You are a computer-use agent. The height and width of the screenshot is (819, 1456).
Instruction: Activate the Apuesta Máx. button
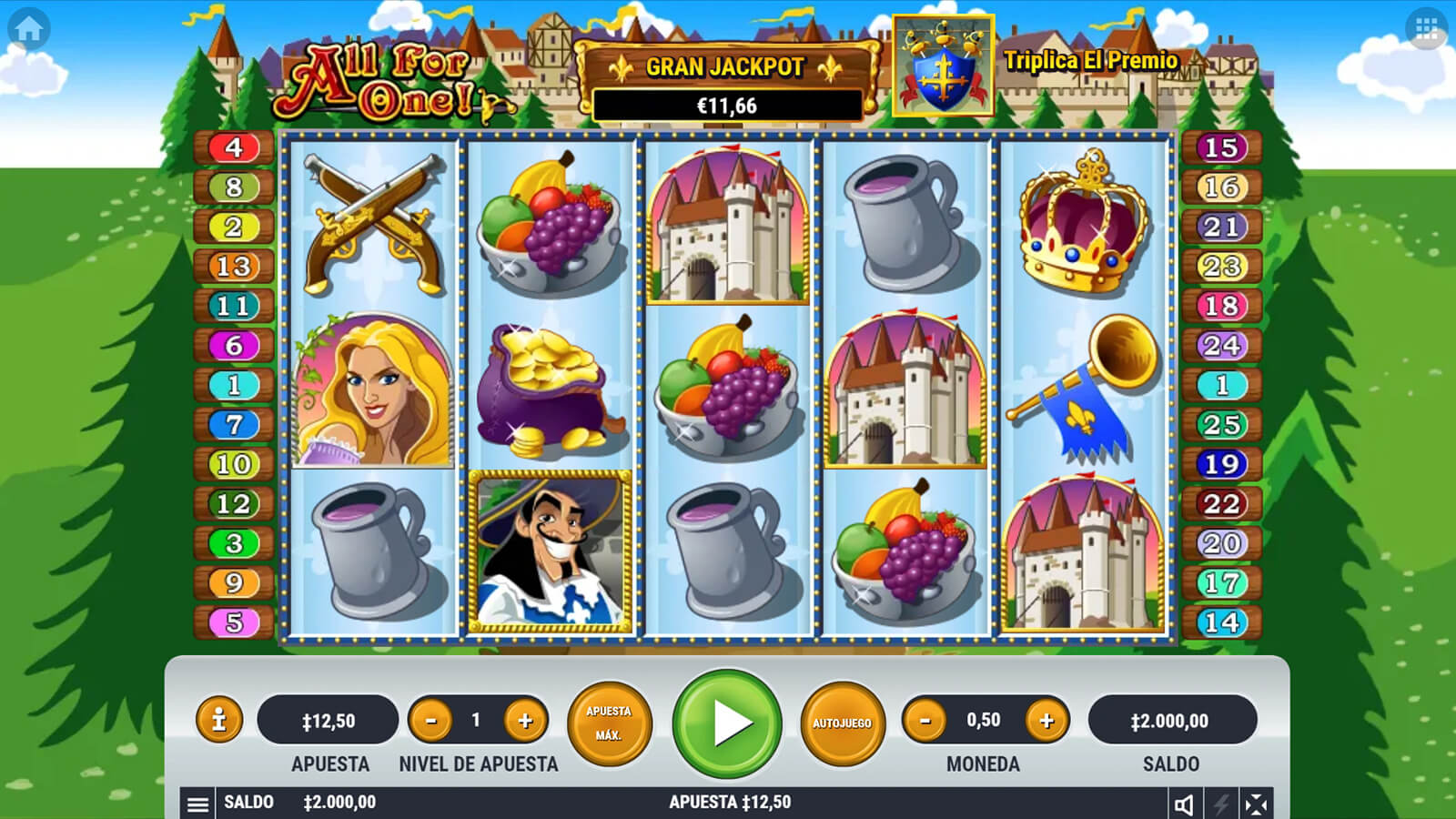(609, 723)
